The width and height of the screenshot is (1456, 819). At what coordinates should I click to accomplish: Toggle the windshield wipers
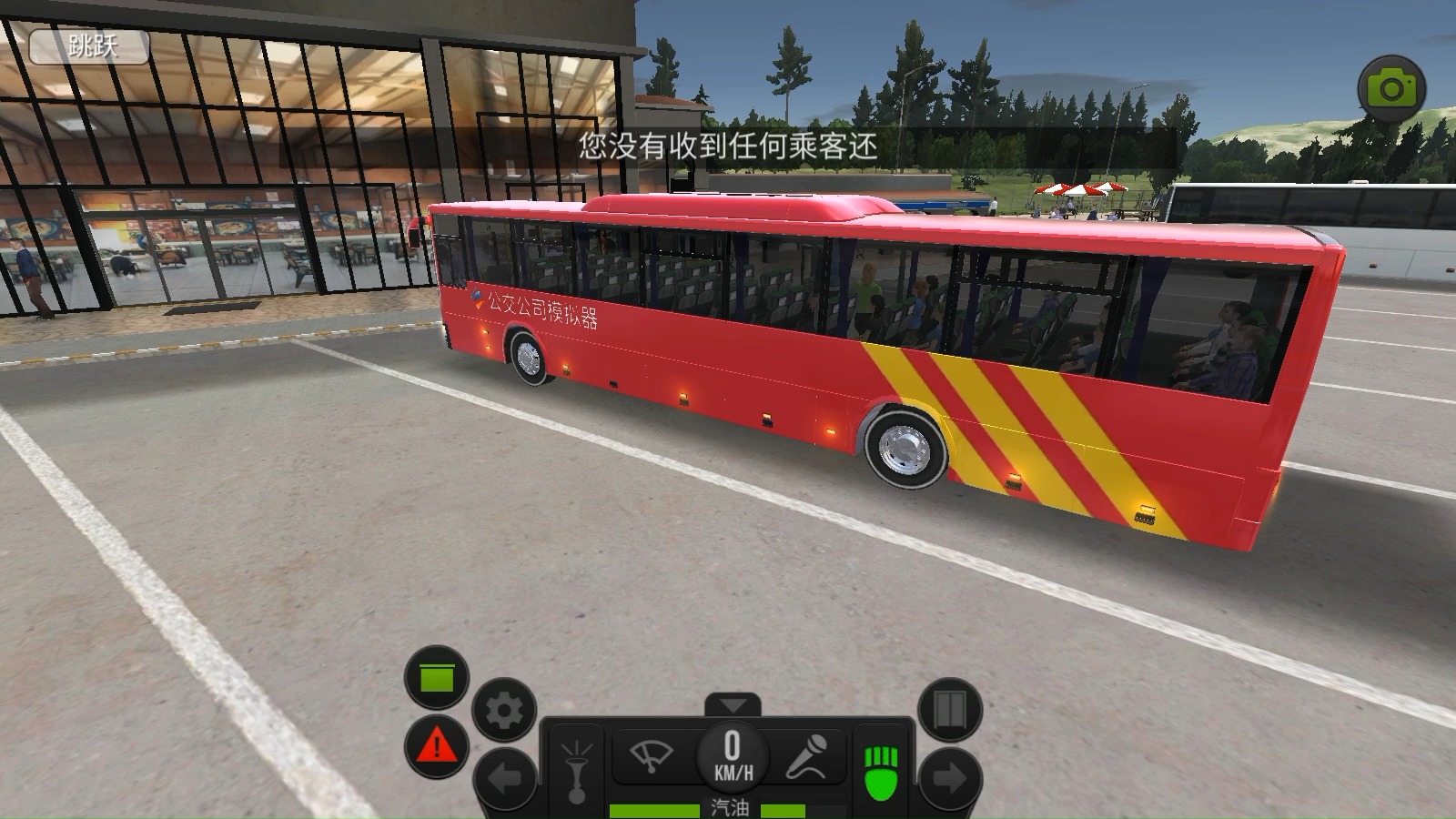[652, 755]
